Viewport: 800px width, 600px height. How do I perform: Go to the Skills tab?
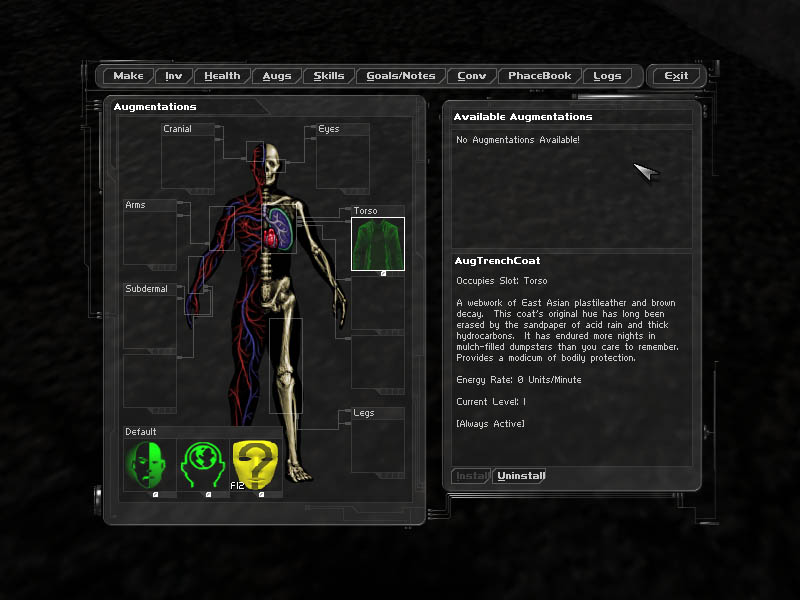point(329,76)
